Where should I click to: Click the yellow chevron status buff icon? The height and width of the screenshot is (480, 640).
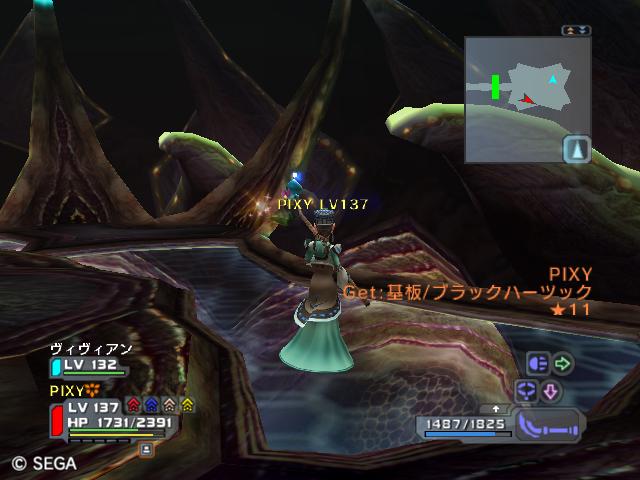point(187,405)
